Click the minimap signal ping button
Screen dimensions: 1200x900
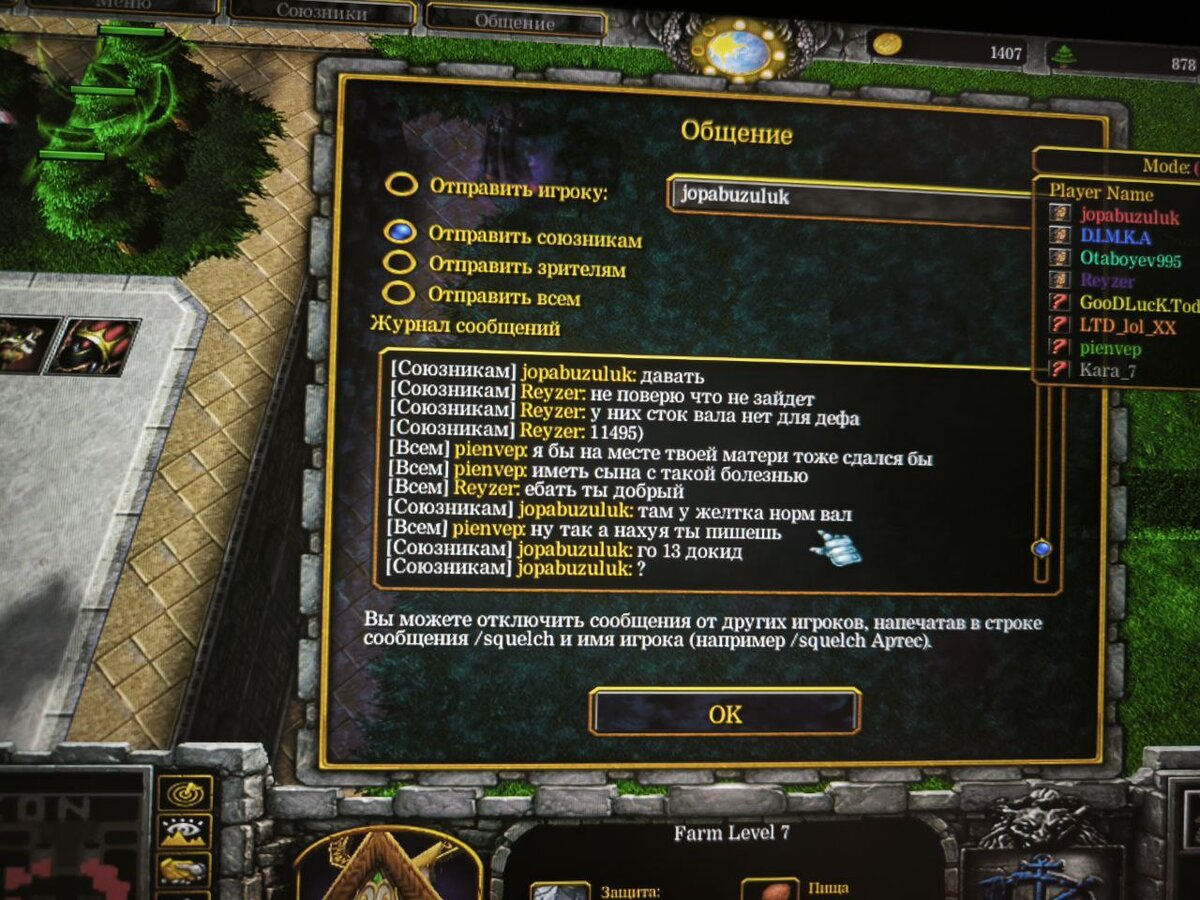pos(185,792)
